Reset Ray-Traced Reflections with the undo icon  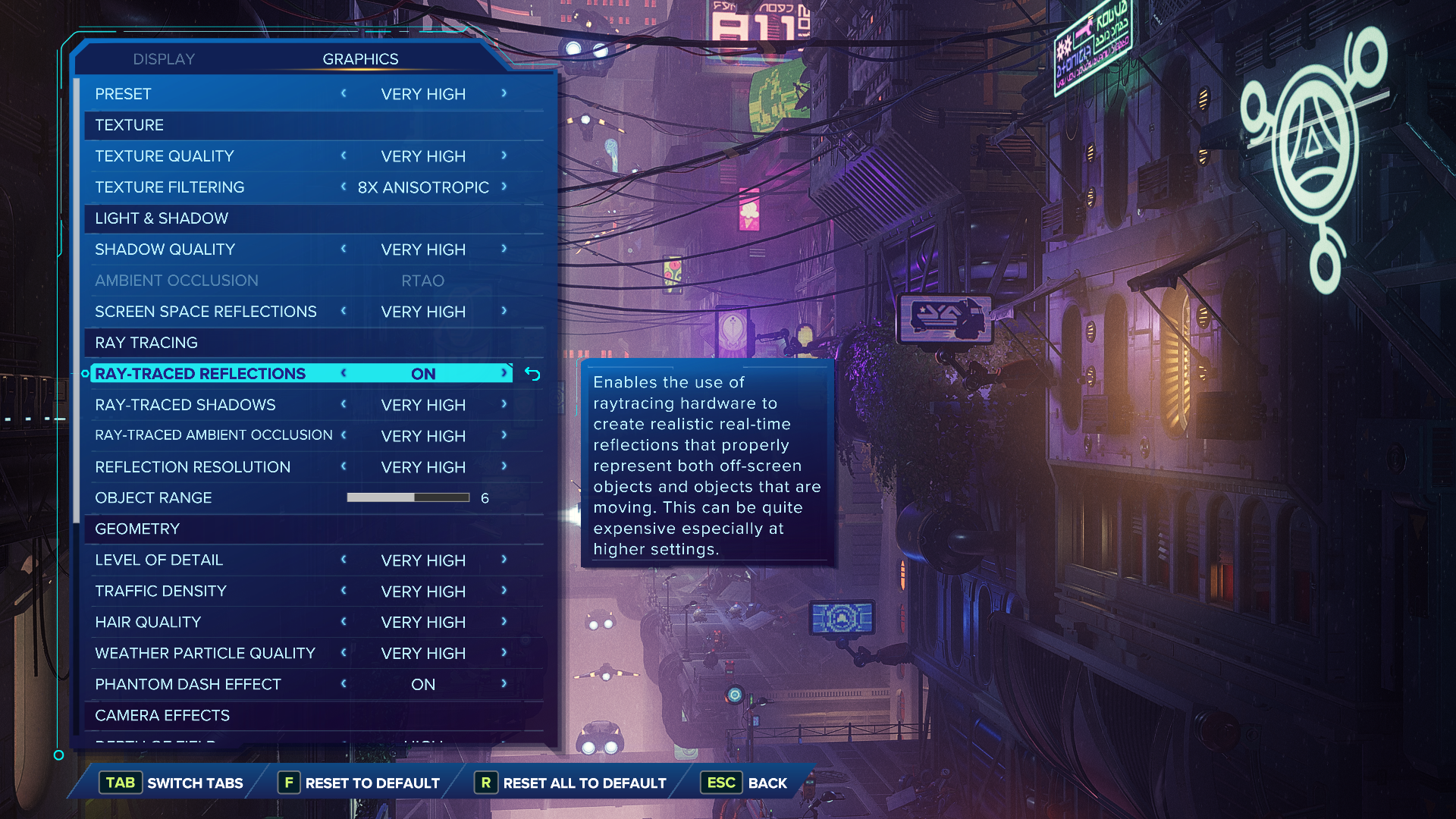tap(532, 374)
